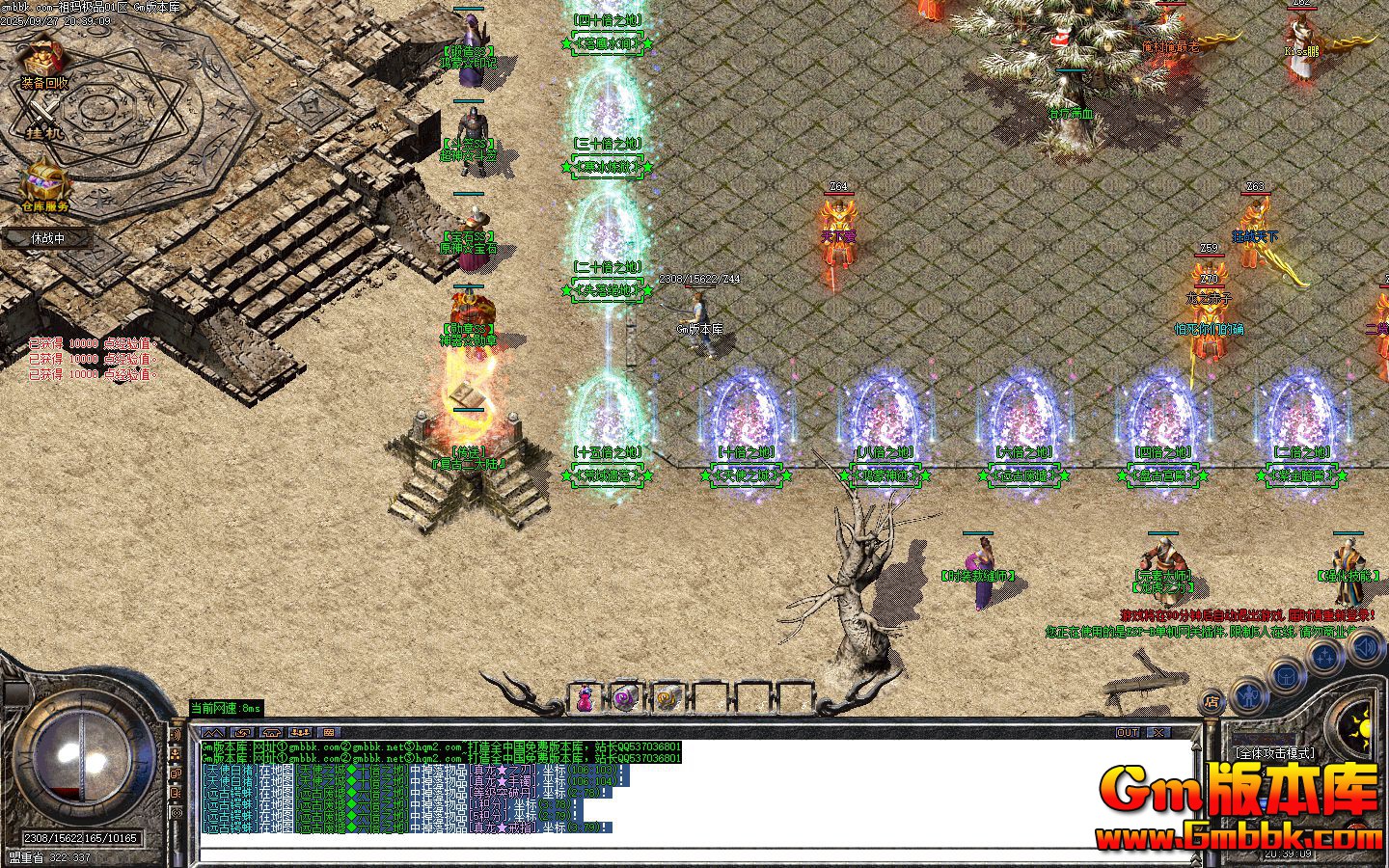Open the 店 shop icon above the sun dial
This screenshot has width=1389, height=868.
[x=1213, y=701]
